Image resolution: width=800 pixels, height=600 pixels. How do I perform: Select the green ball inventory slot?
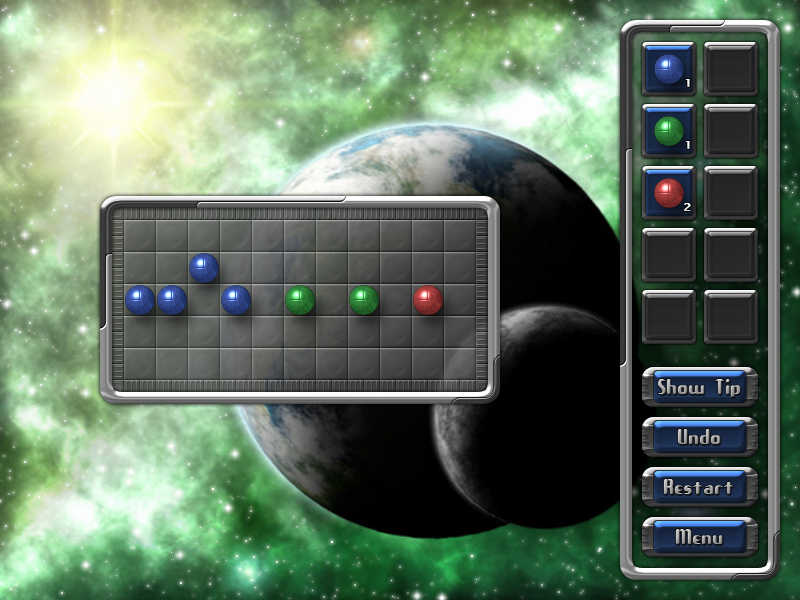point(668,130)
